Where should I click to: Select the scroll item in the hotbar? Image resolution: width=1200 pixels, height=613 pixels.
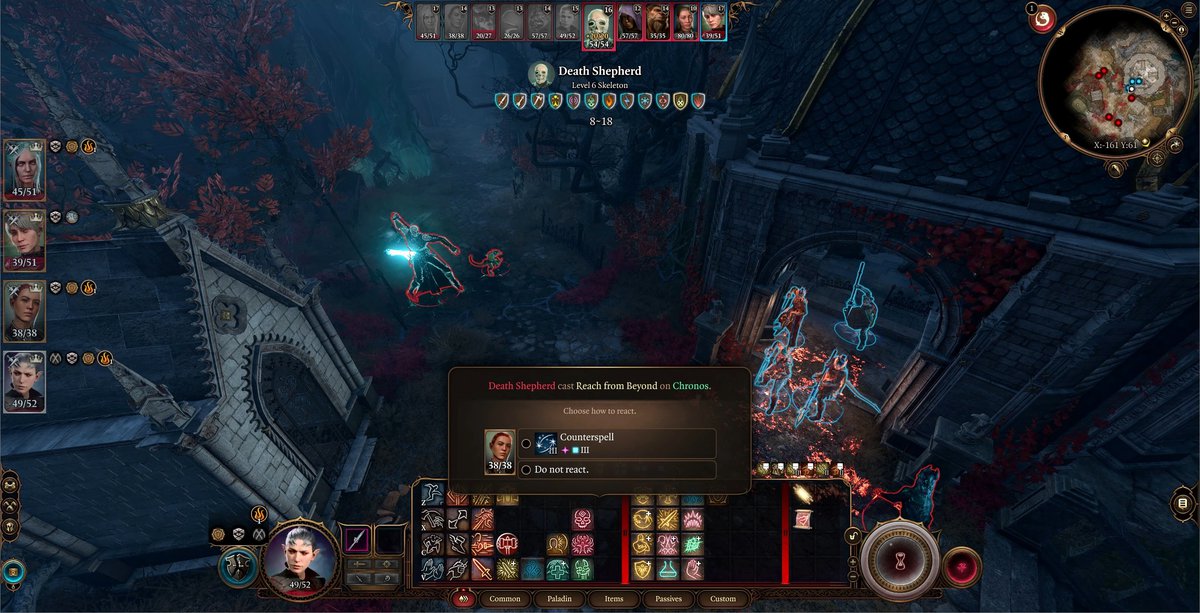pyautogui.click(x=802, y=519)
